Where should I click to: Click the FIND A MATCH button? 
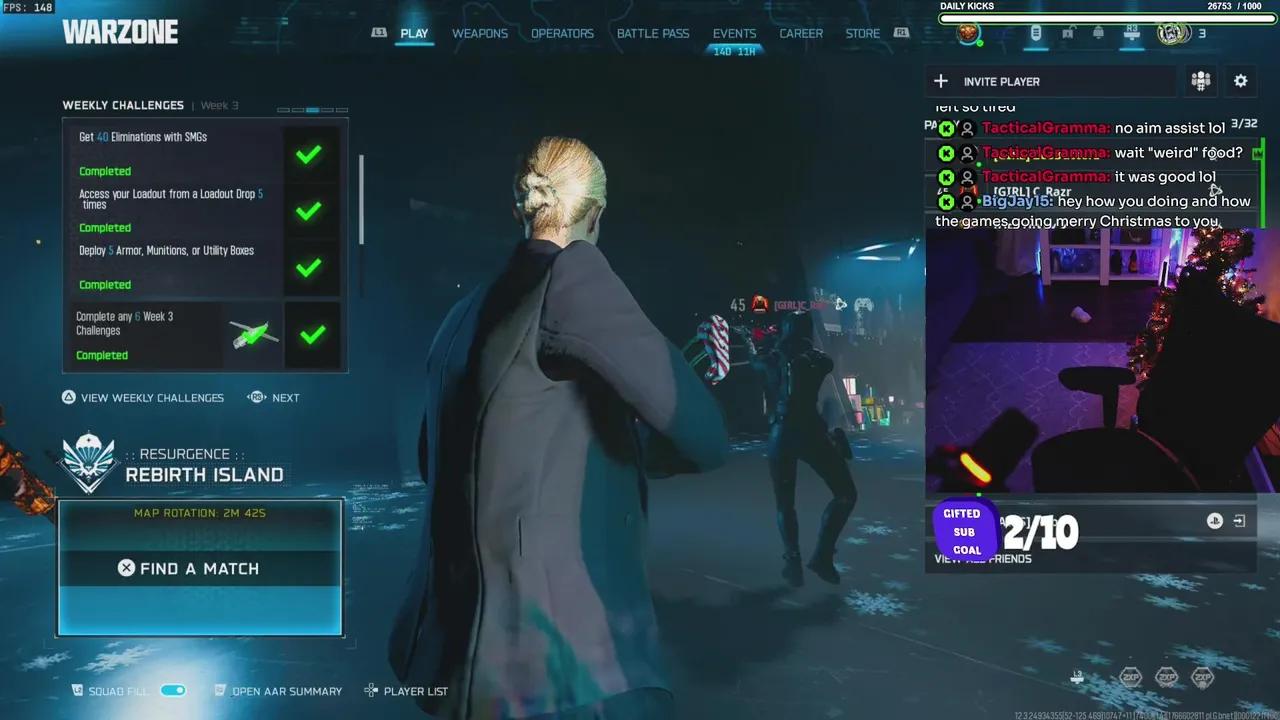200,568
